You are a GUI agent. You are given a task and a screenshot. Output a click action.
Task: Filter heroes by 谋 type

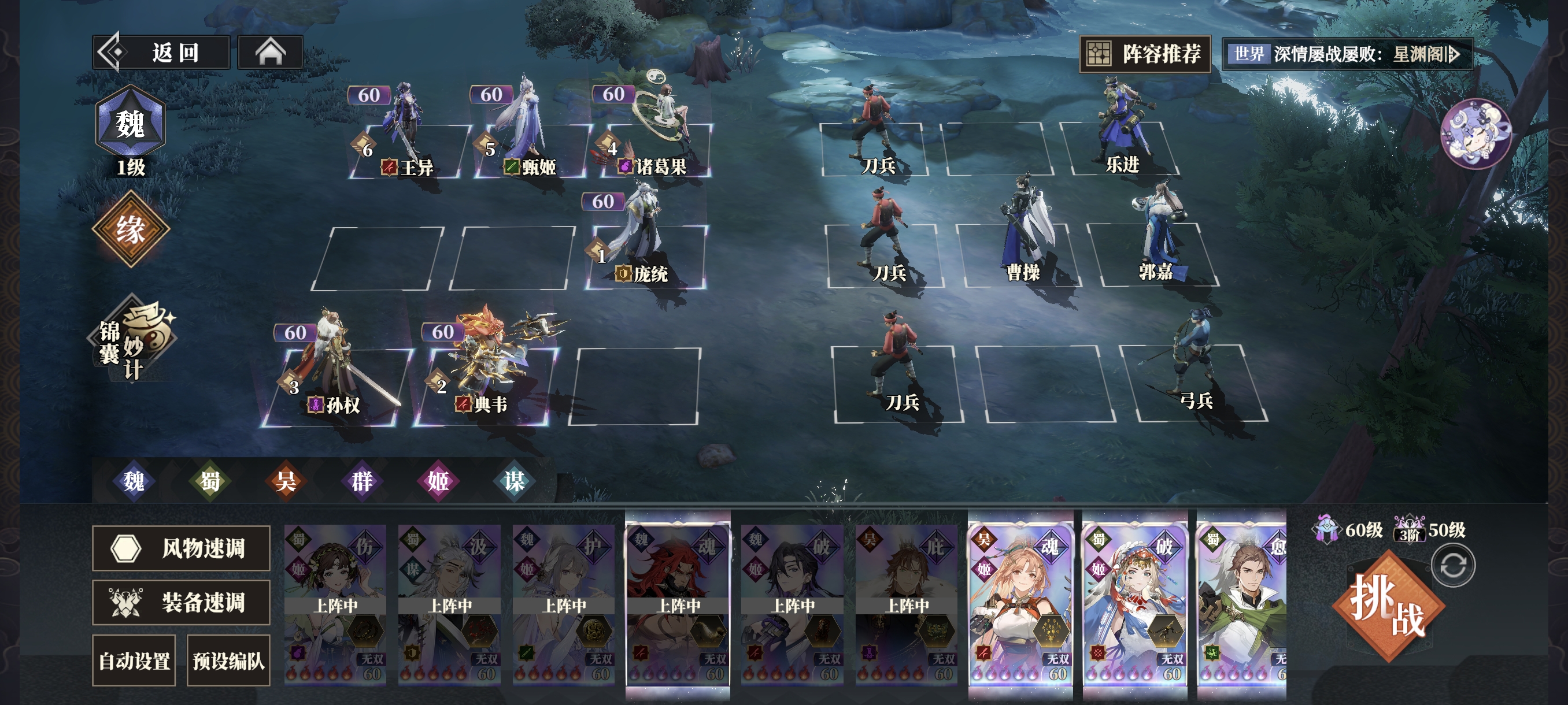(515, 481)
